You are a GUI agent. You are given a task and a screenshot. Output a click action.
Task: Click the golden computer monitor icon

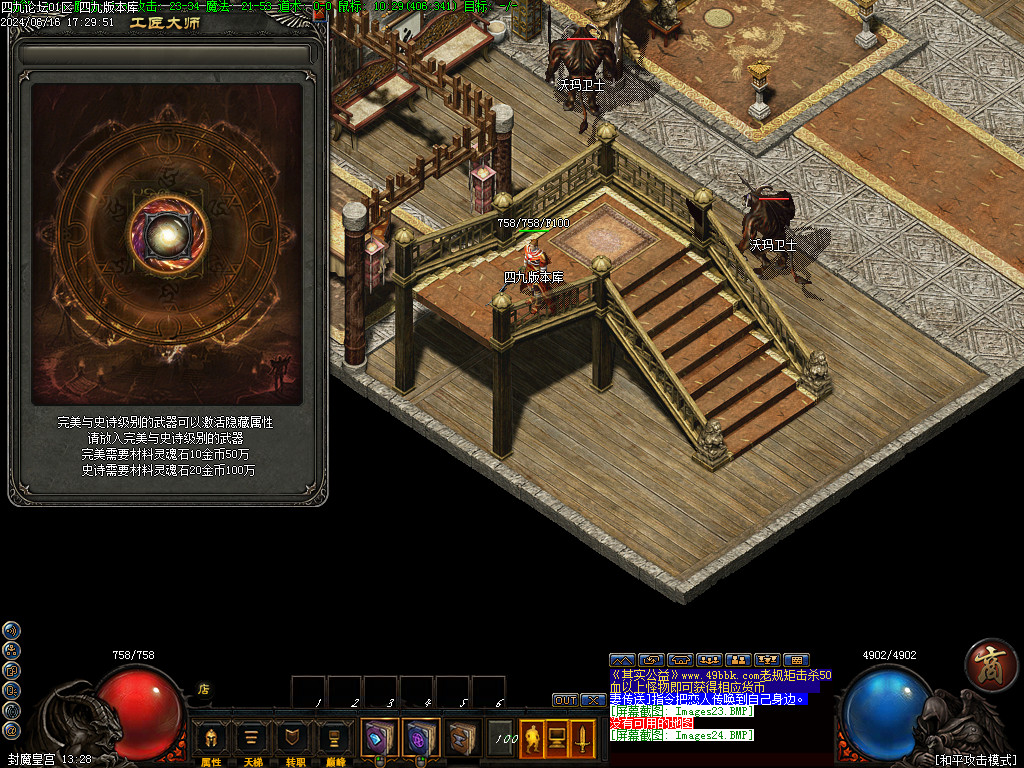[557, 738]
